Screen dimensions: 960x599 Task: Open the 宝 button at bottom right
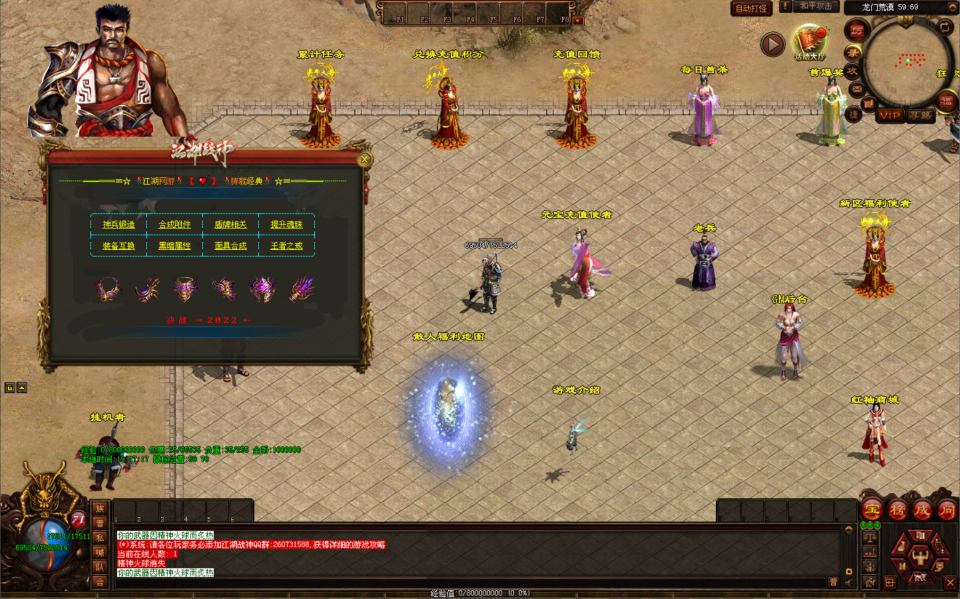pos(872,510)
